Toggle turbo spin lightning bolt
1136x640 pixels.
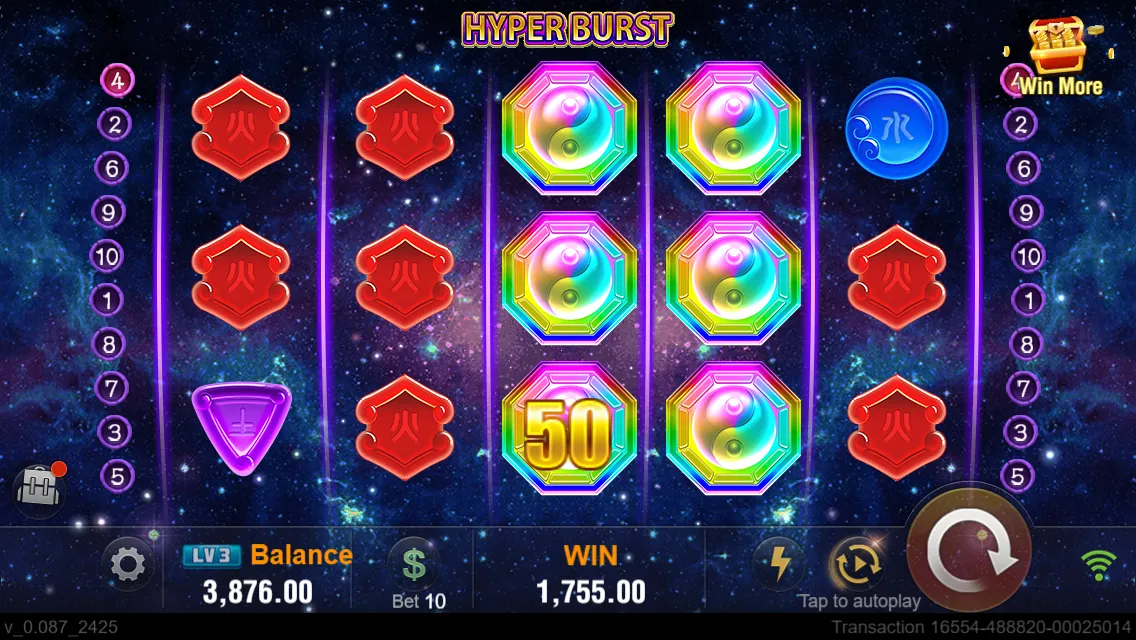tap(778, 564)
